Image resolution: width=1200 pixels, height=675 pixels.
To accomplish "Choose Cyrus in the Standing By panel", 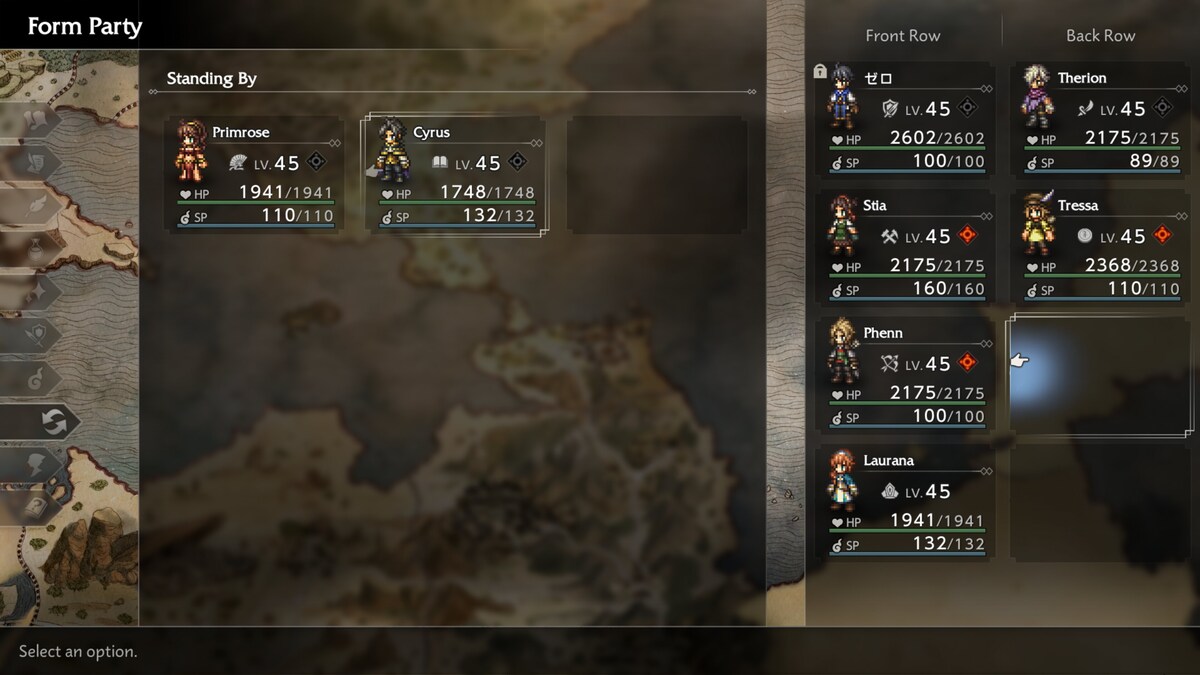I will [457, 175].
